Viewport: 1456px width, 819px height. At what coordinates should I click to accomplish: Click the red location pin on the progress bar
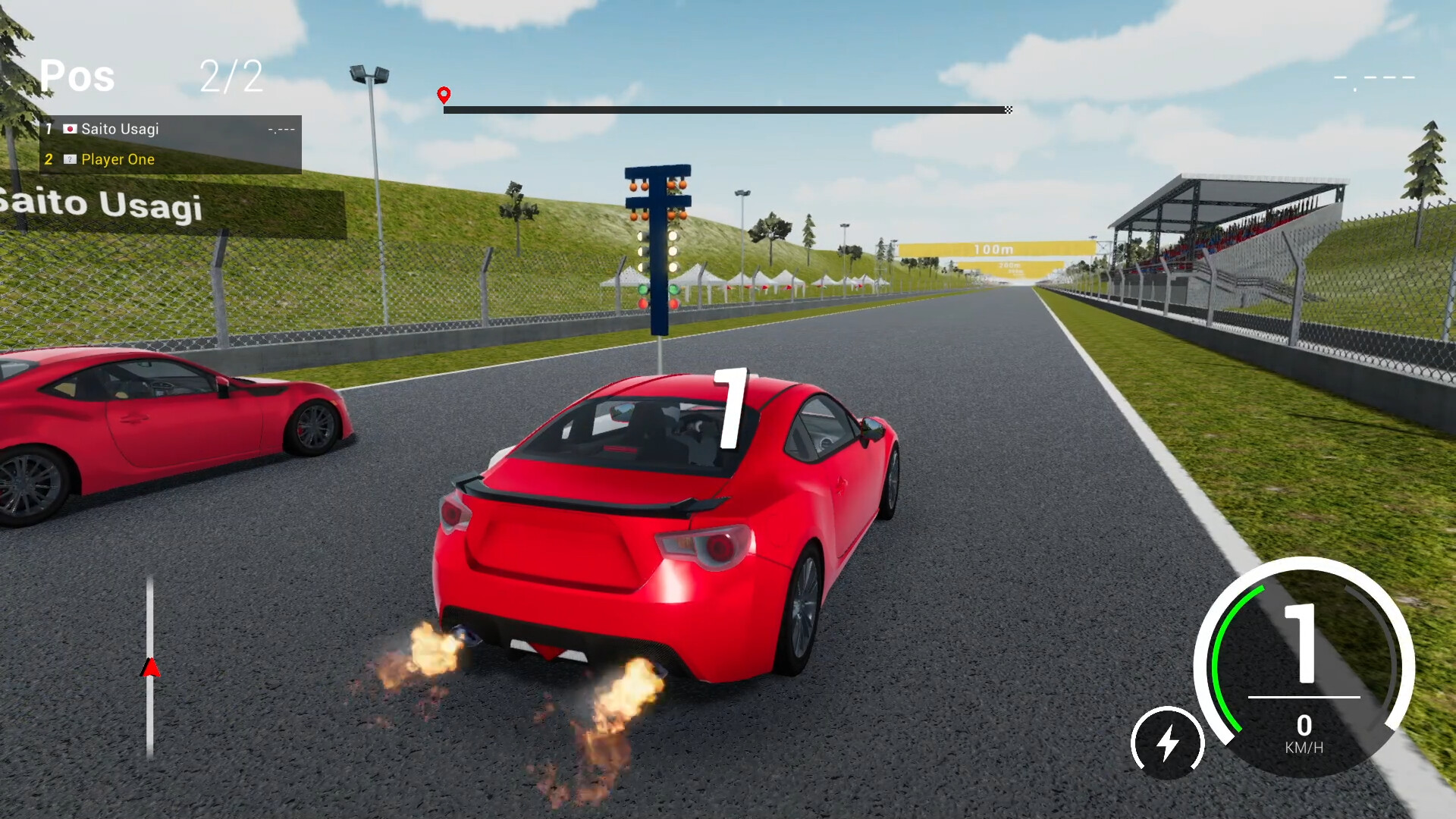pos(444,95)
